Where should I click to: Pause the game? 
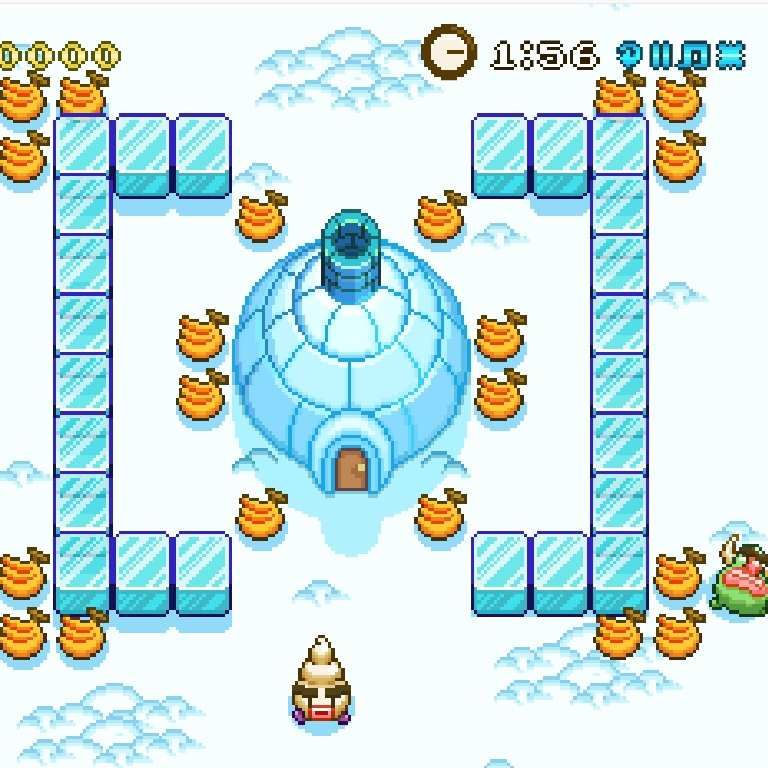(x=661, y=55)
